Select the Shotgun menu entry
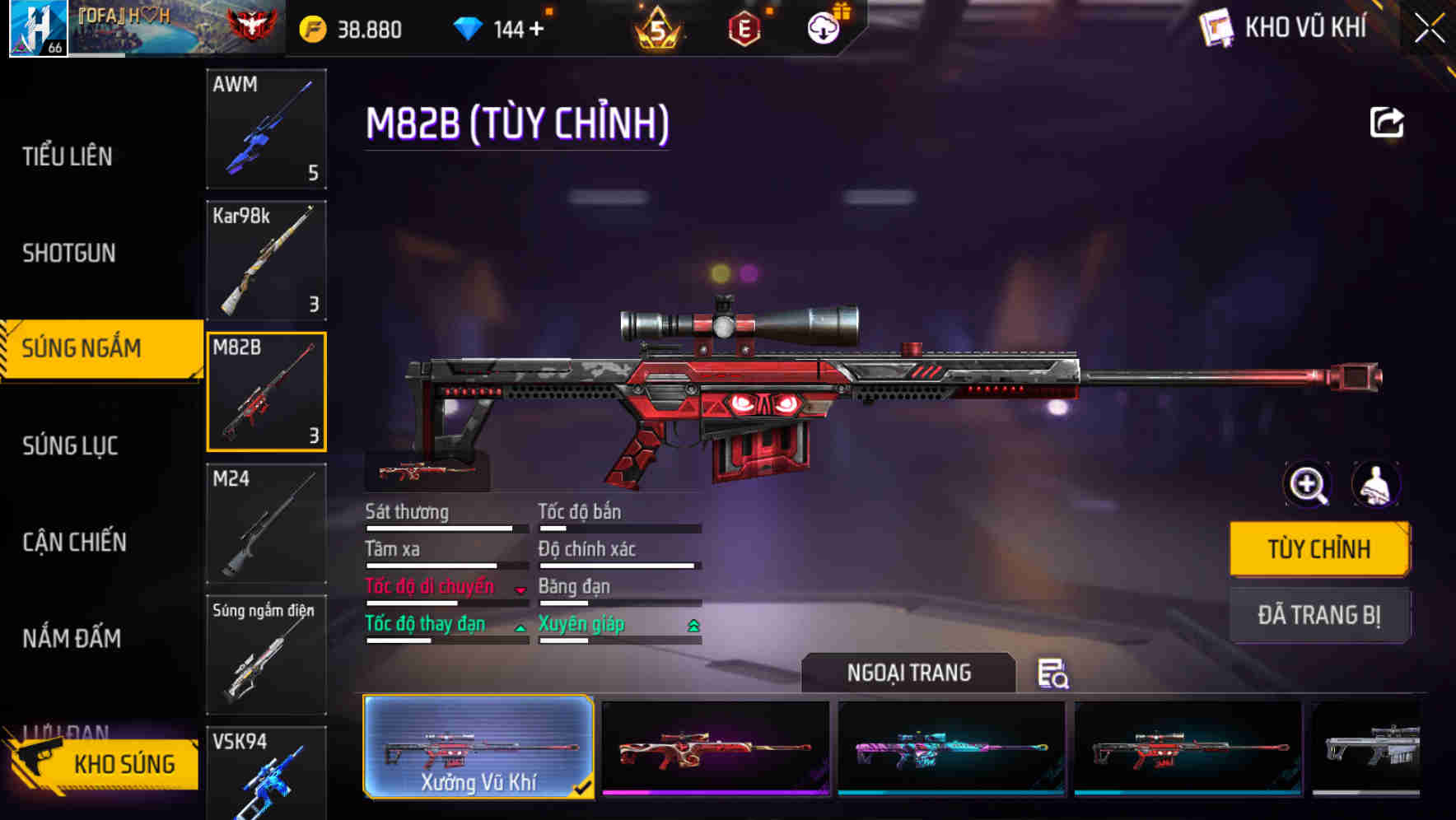The image size is (1456, 820). [68, 254]
